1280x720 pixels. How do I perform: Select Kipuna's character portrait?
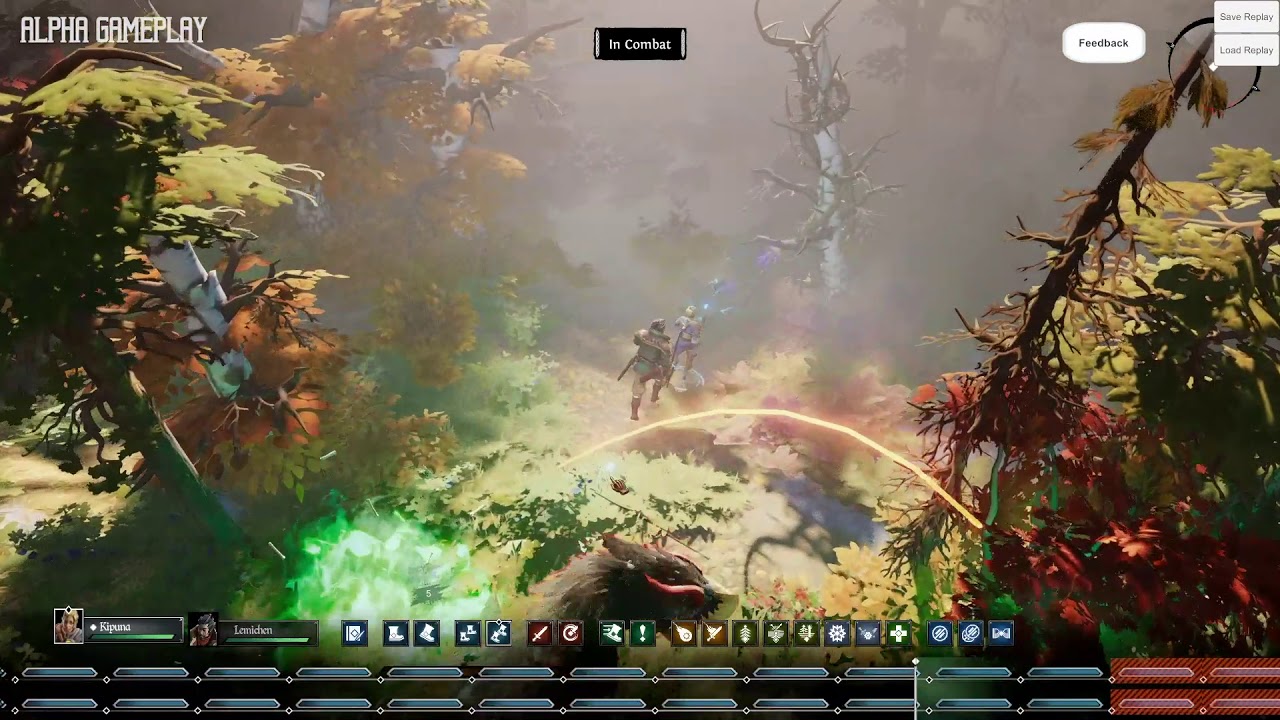(69, 627)
